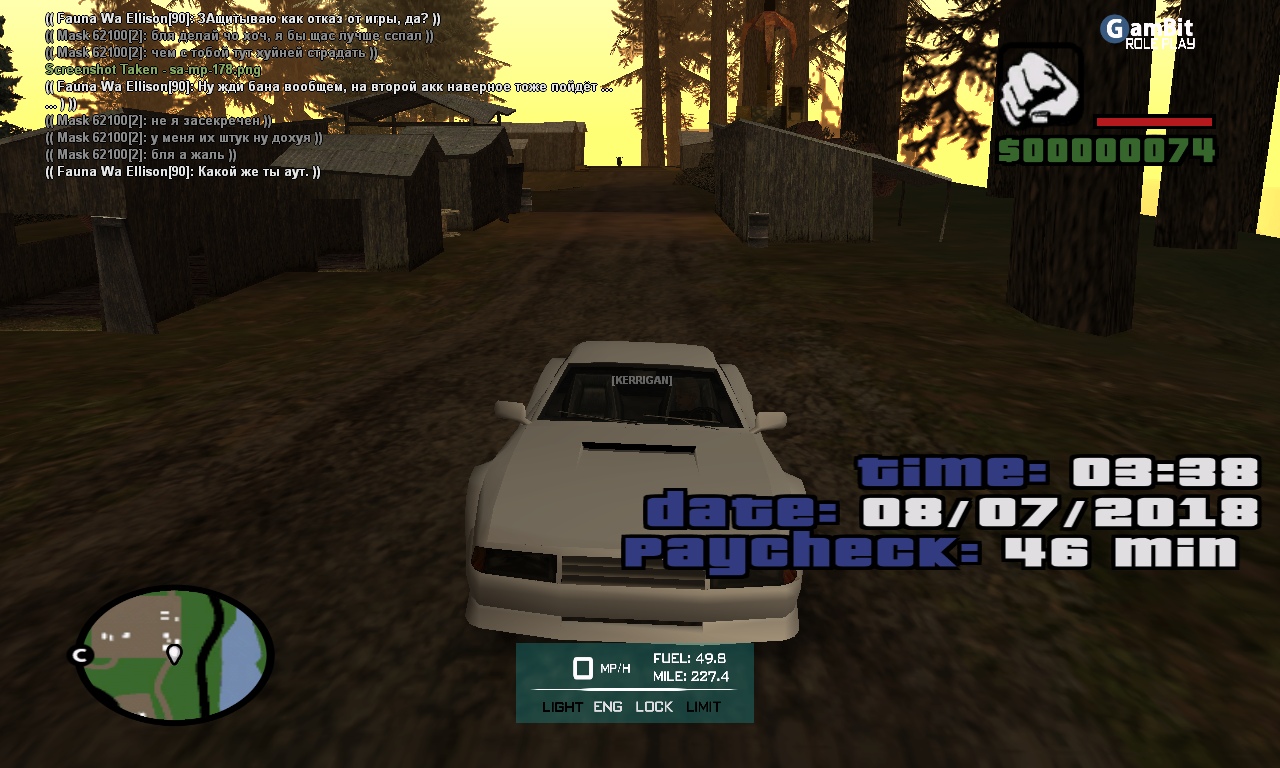The height and width of the screenshot is (768, 1280).
Task: Click the GamBit Roleplay server logo
Action: coord(1148,32)
